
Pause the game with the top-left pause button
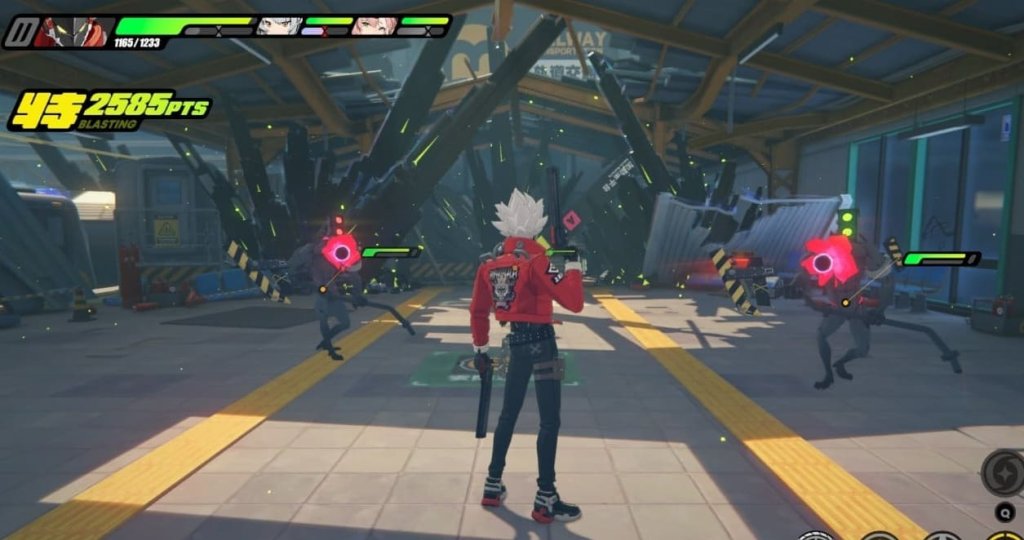pos(18,32)
